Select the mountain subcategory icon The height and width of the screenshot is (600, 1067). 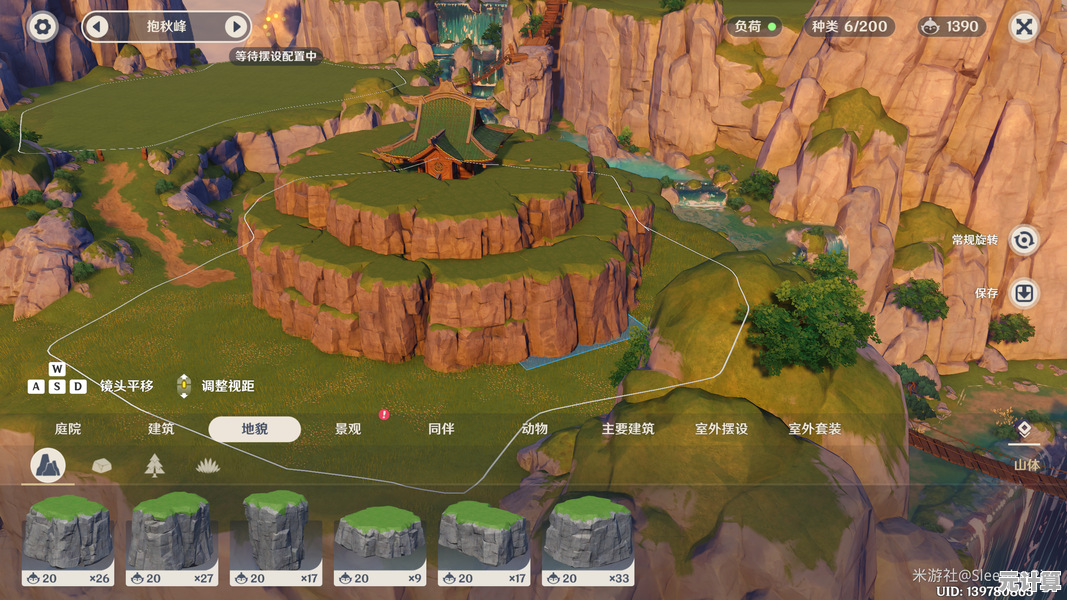click(48, 465)
